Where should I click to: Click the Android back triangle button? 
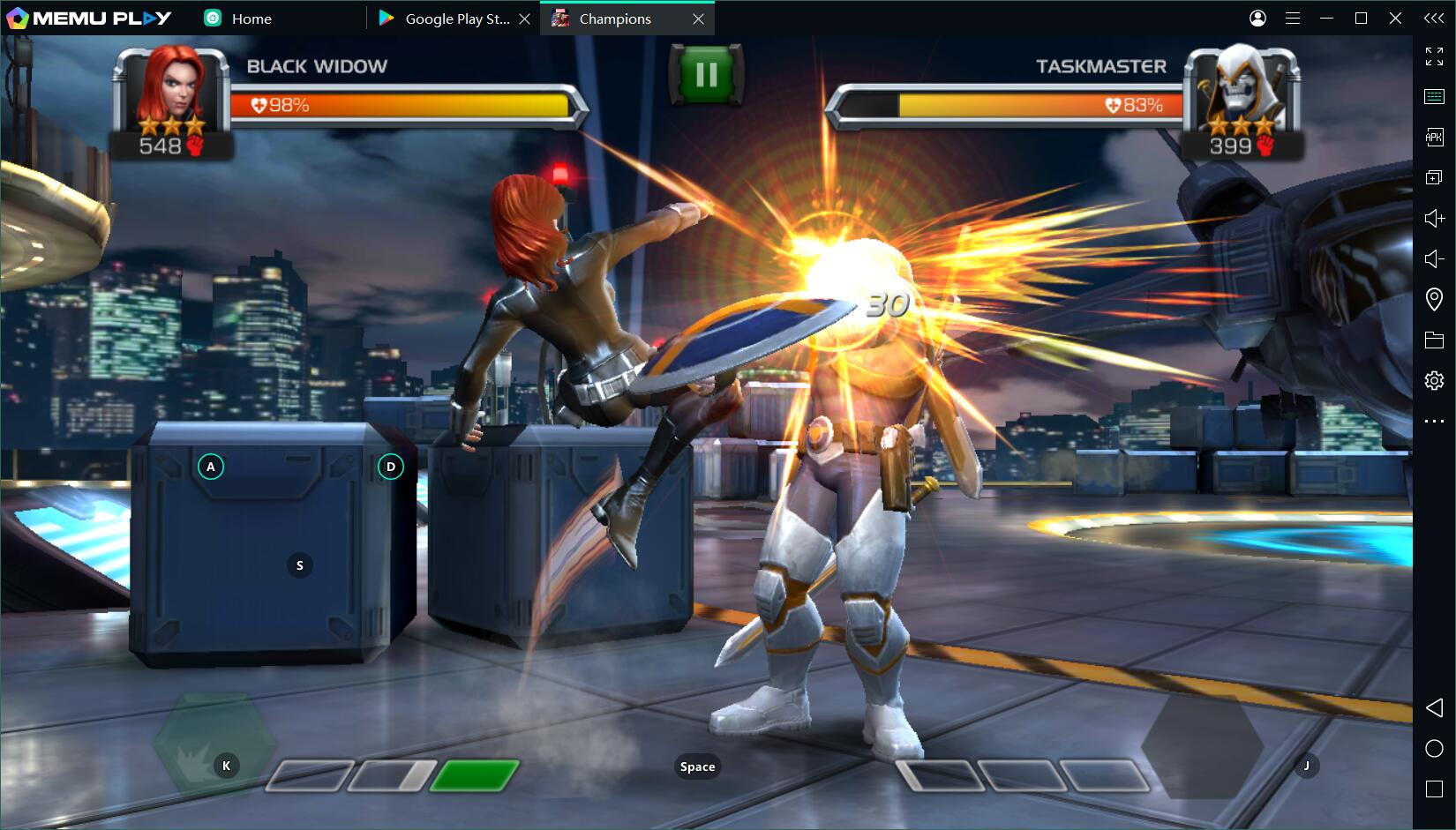pyautogui.click(x=1434, y=707)
